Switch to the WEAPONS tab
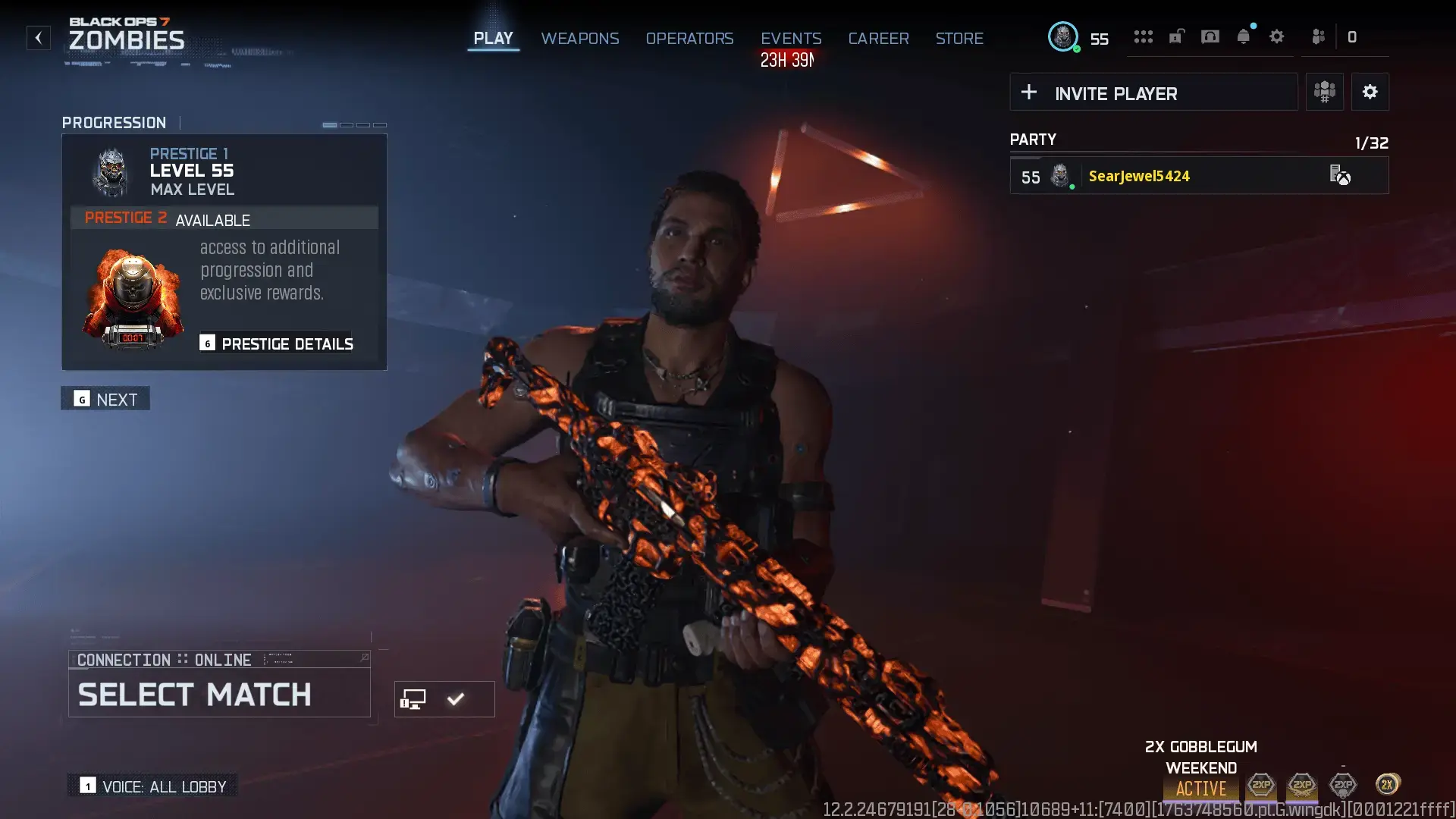The image size is (1456, 819). coord(580,38)
